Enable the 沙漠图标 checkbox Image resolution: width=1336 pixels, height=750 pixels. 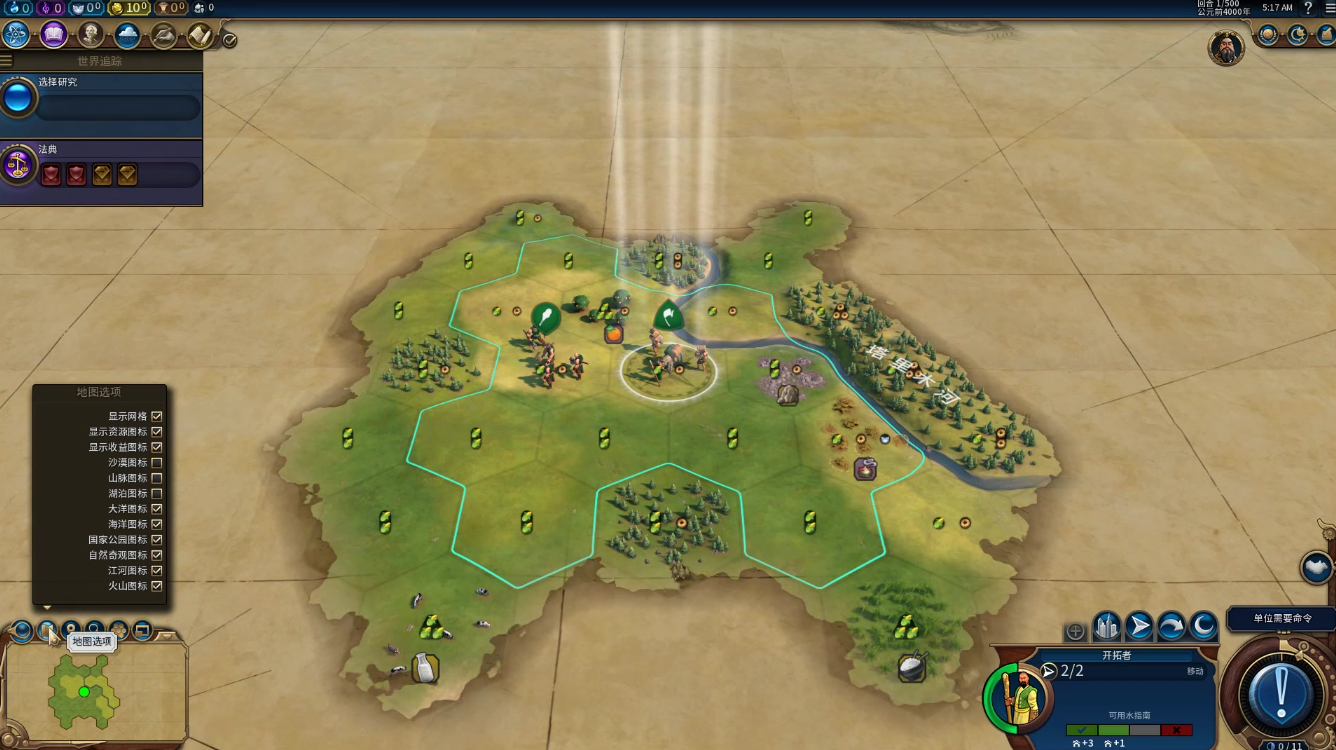[157, 463]
